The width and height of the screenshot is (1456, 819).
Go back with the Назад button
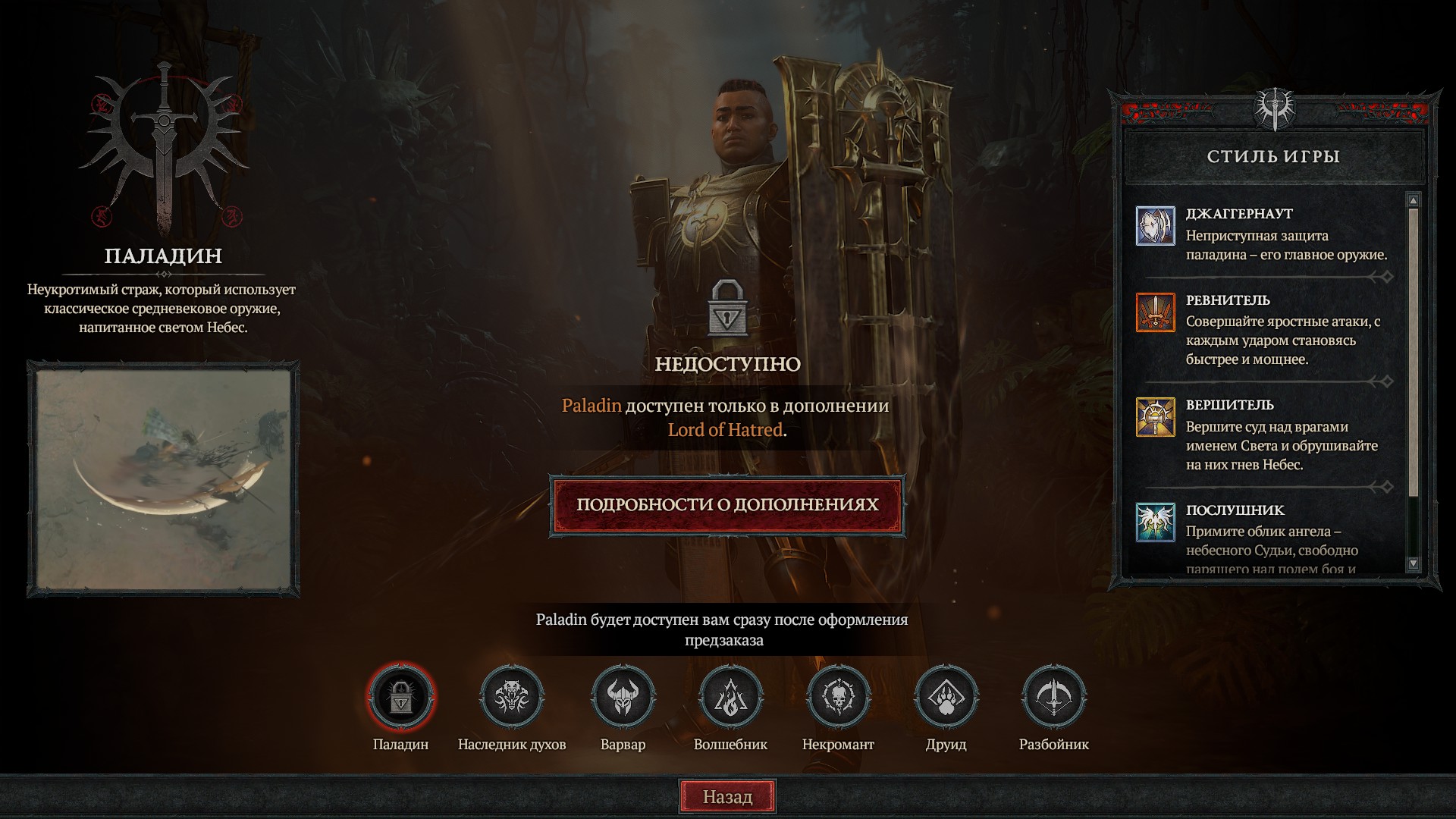pyautogui.click(x=727, y=796)
